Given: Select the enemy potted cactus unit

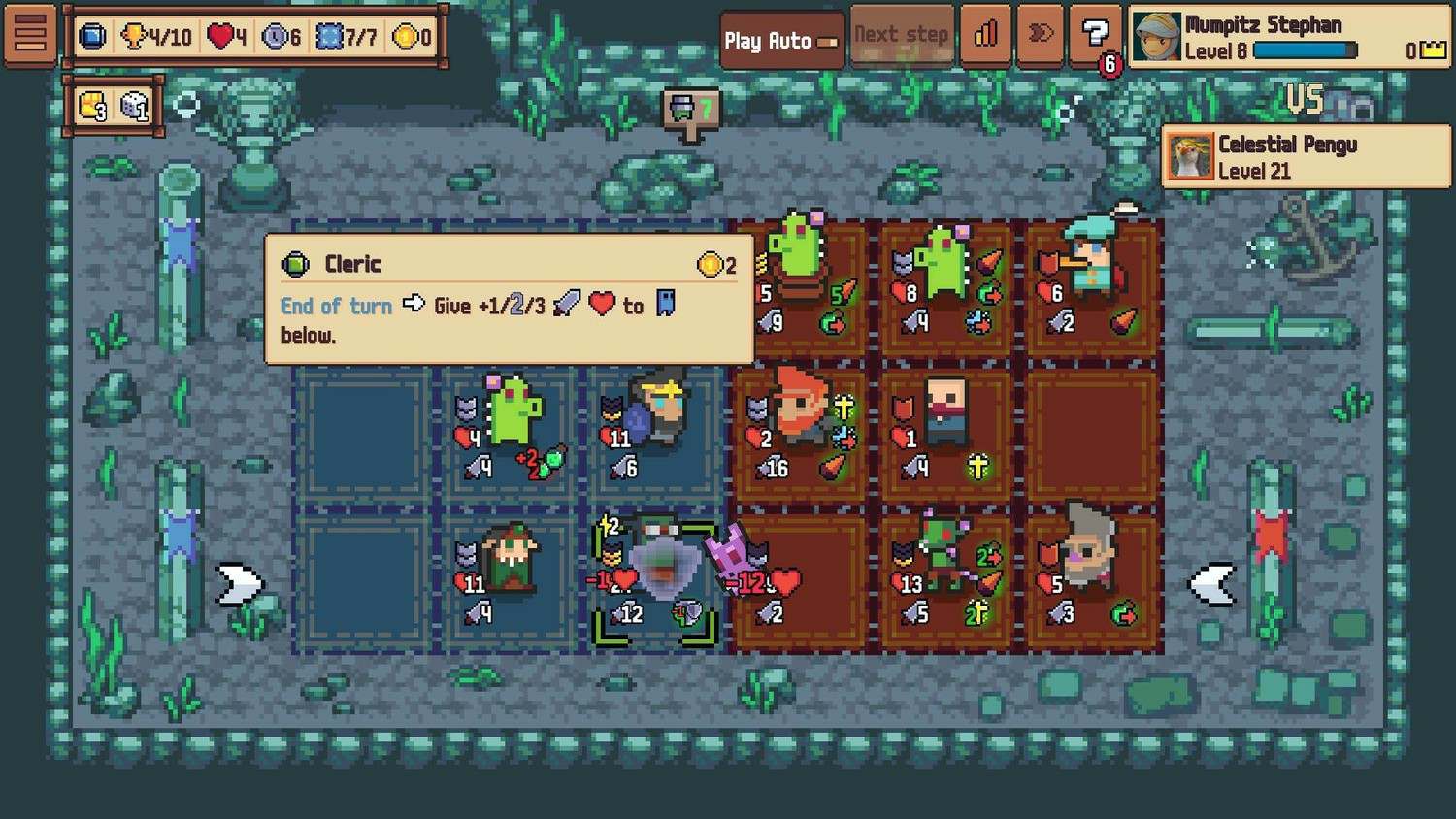Looking at the screenshot, I should [x=801, y=282].
